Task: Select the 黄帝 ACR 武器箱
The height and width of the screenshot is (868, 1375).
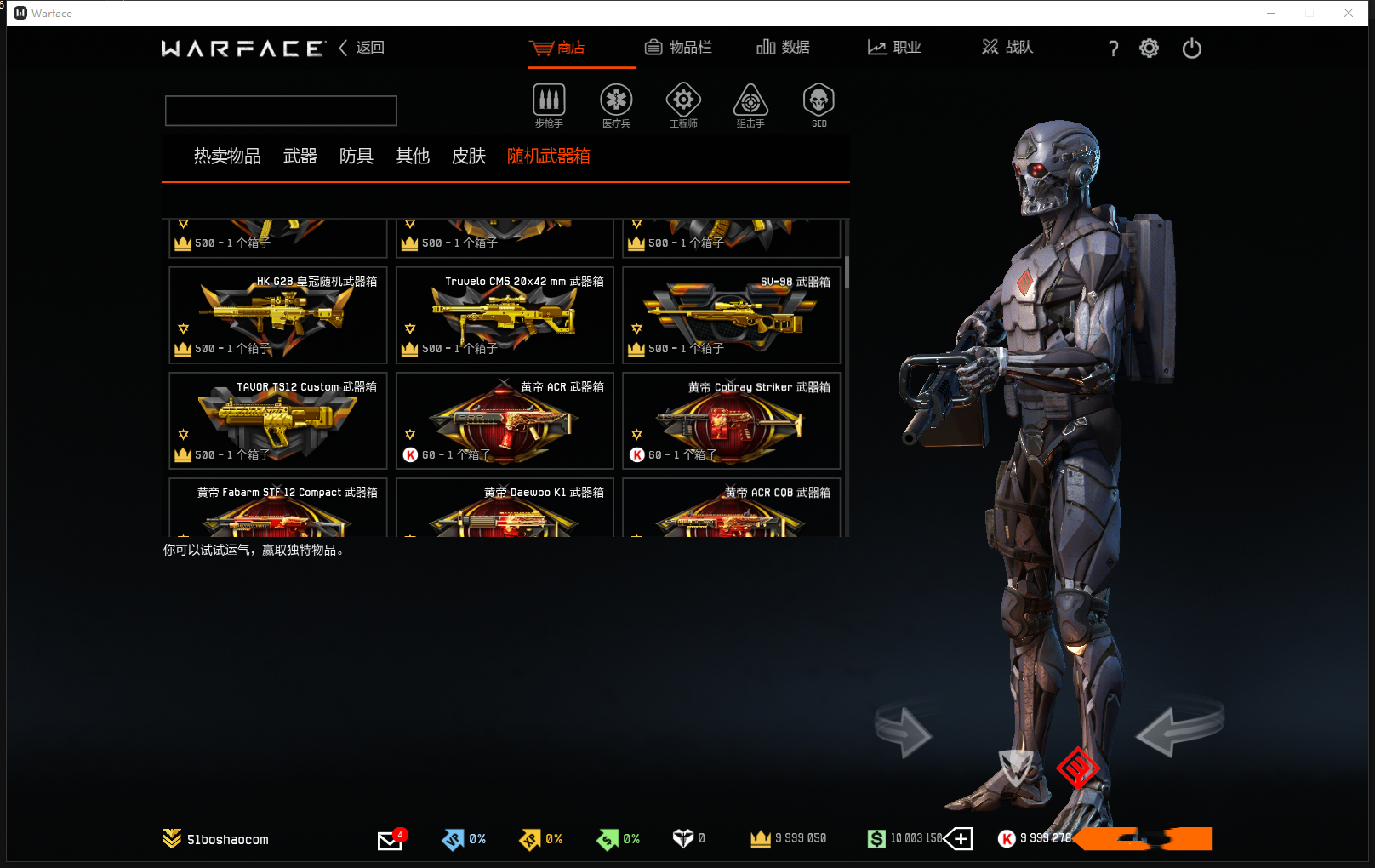Action: click(505, 420)
